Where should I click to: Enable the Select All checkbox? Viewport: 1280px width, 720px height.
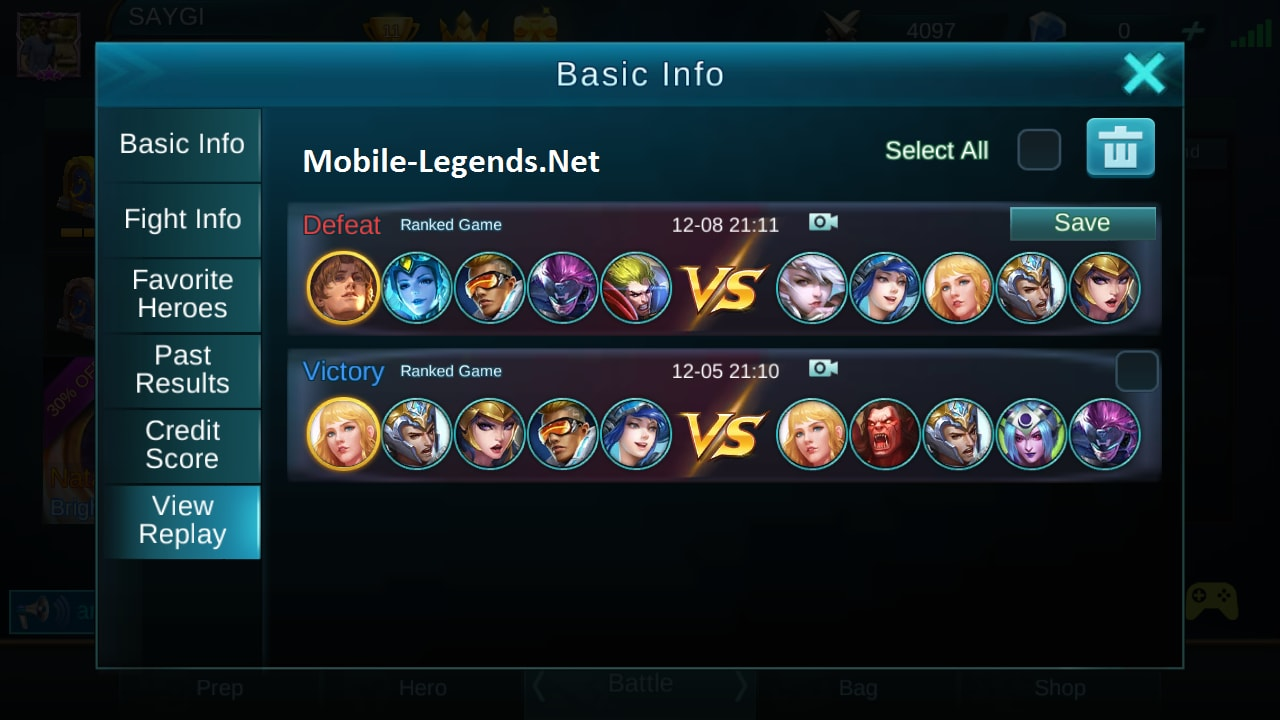1039,149
